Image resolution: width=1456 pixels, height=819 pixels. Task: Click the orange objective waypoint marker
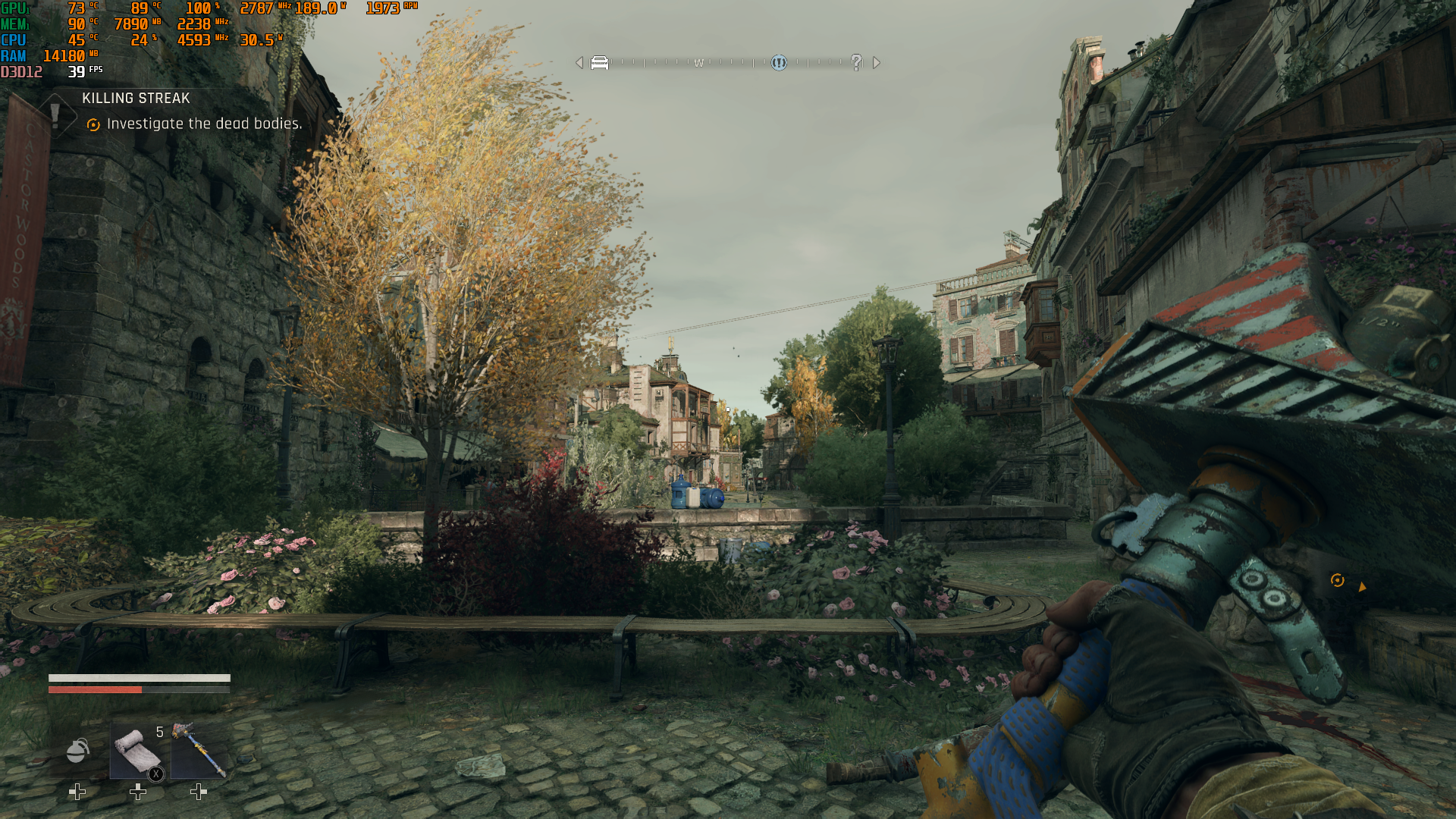[x=1338, y=581]
